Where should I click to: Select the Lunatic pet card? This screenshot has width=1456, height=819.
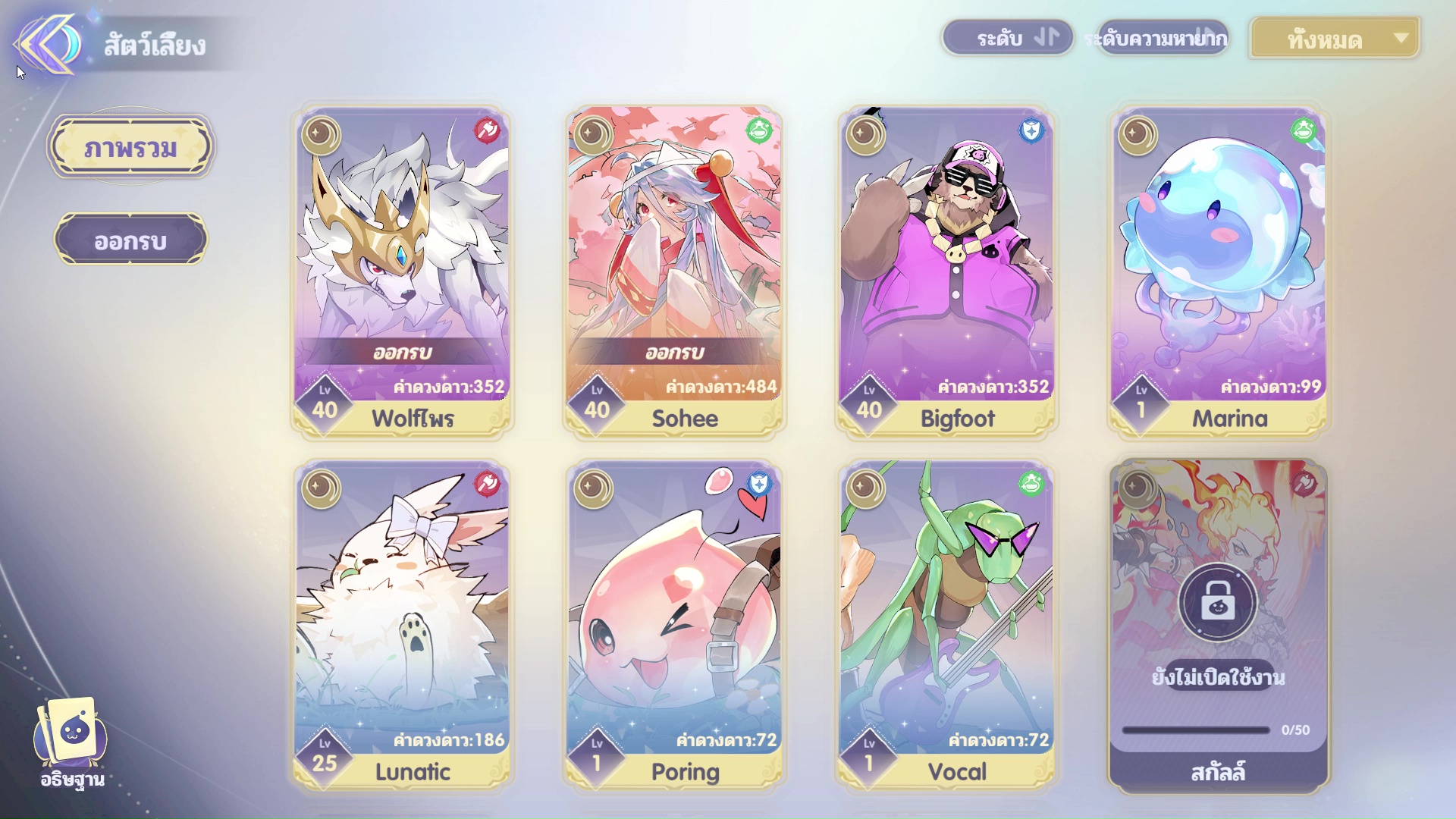[x=402, y=626]
